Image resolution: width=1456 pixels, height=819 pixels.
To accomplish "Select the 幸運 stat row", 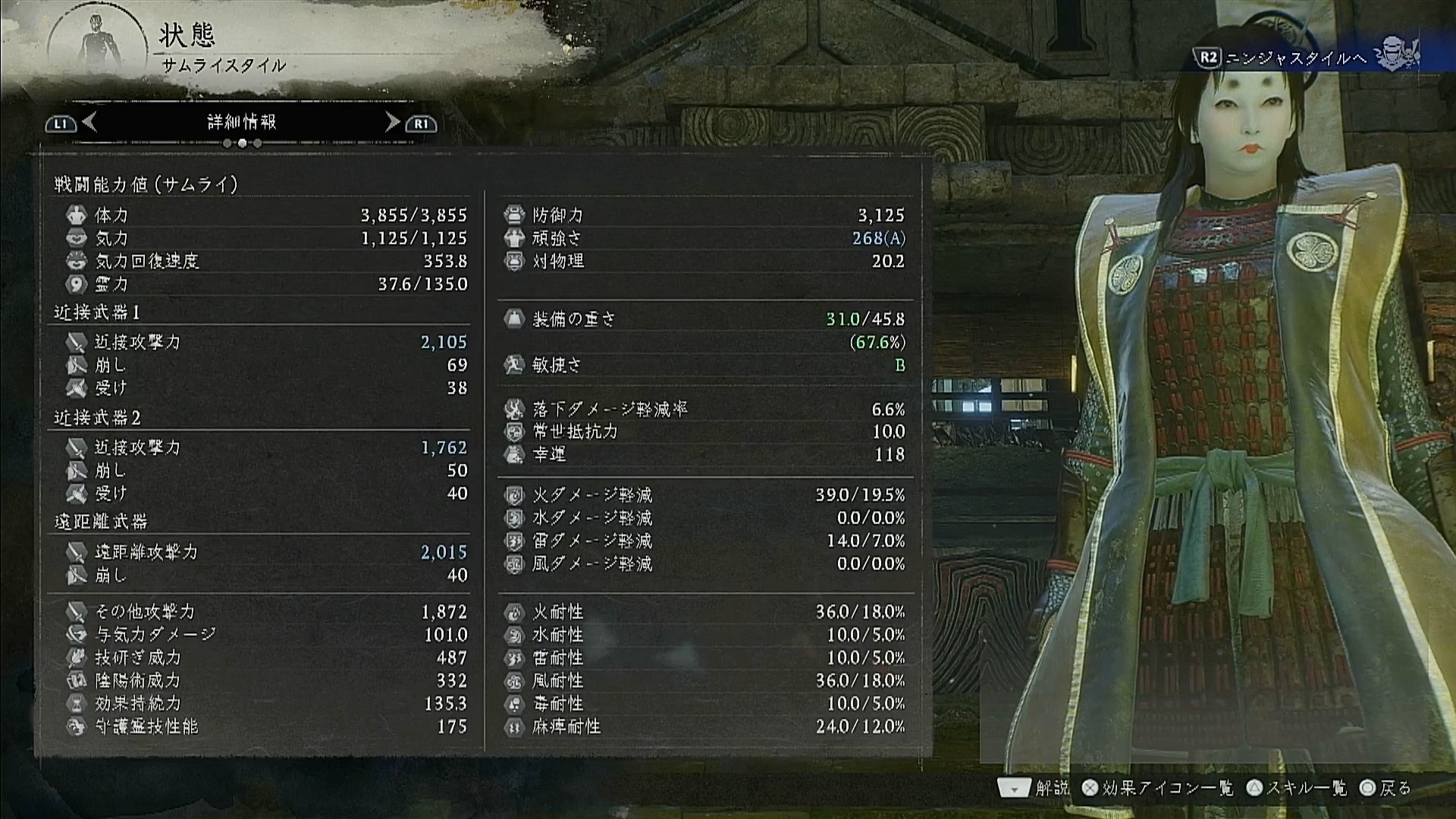I will 704,454.
